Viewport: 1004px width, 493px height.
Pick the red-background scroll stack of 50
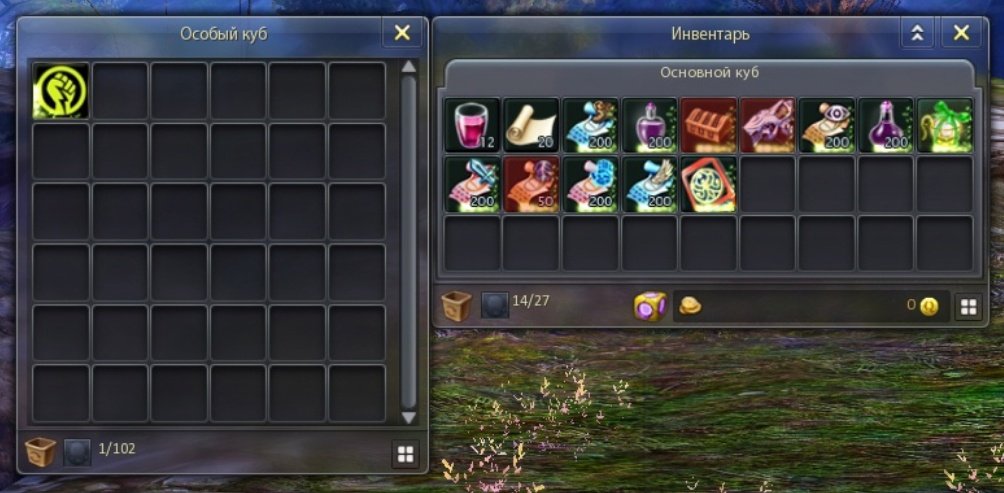pos(531,184)
